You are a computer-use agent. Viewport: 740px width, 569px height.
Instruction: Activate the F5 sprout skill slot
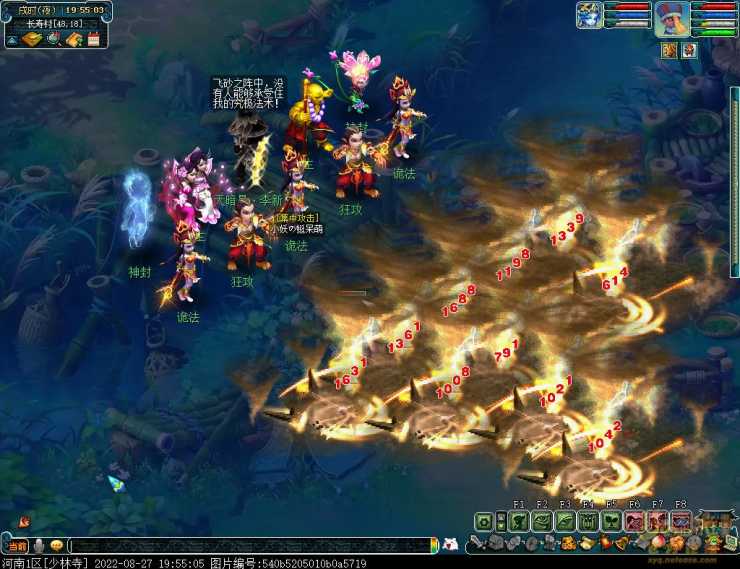pyautogui.click(x=610, y=521)
